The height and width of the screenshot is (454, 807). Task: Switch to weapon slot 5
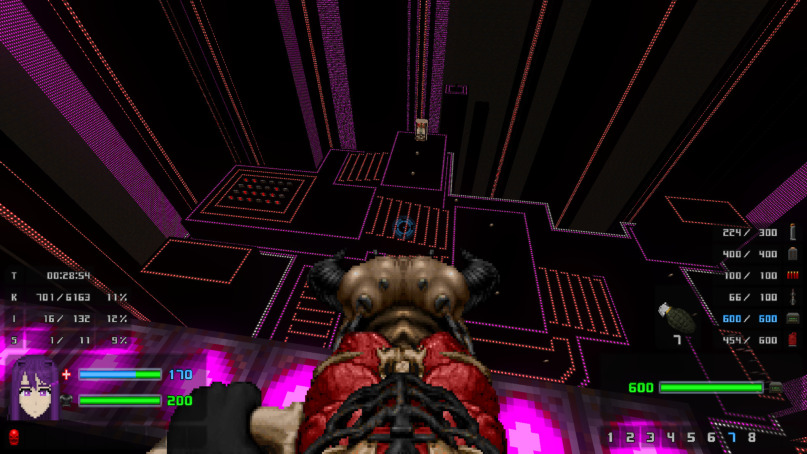coord(690,437)
